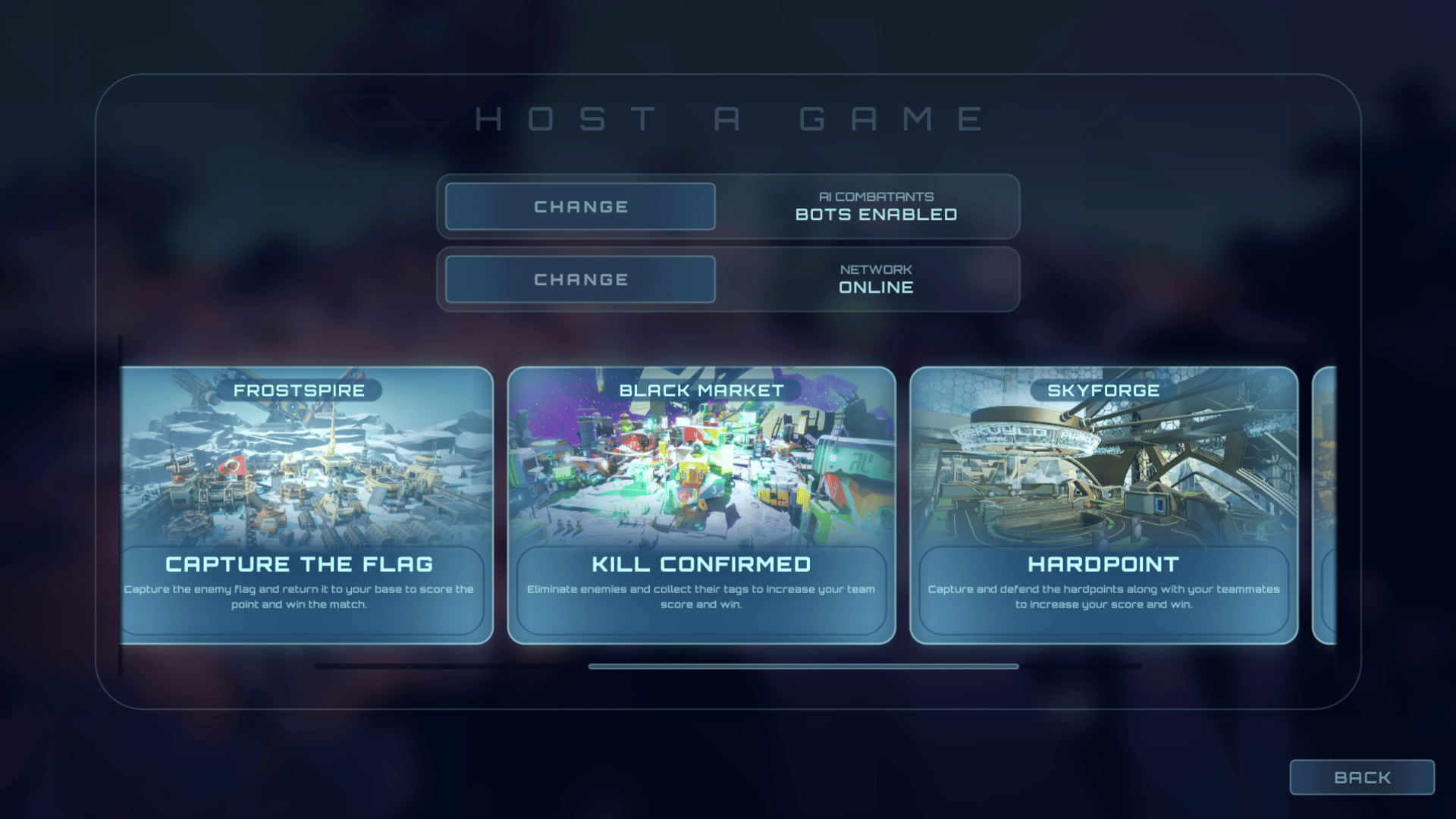
Task: Open the Network selection options
Action: coord(579,279)
